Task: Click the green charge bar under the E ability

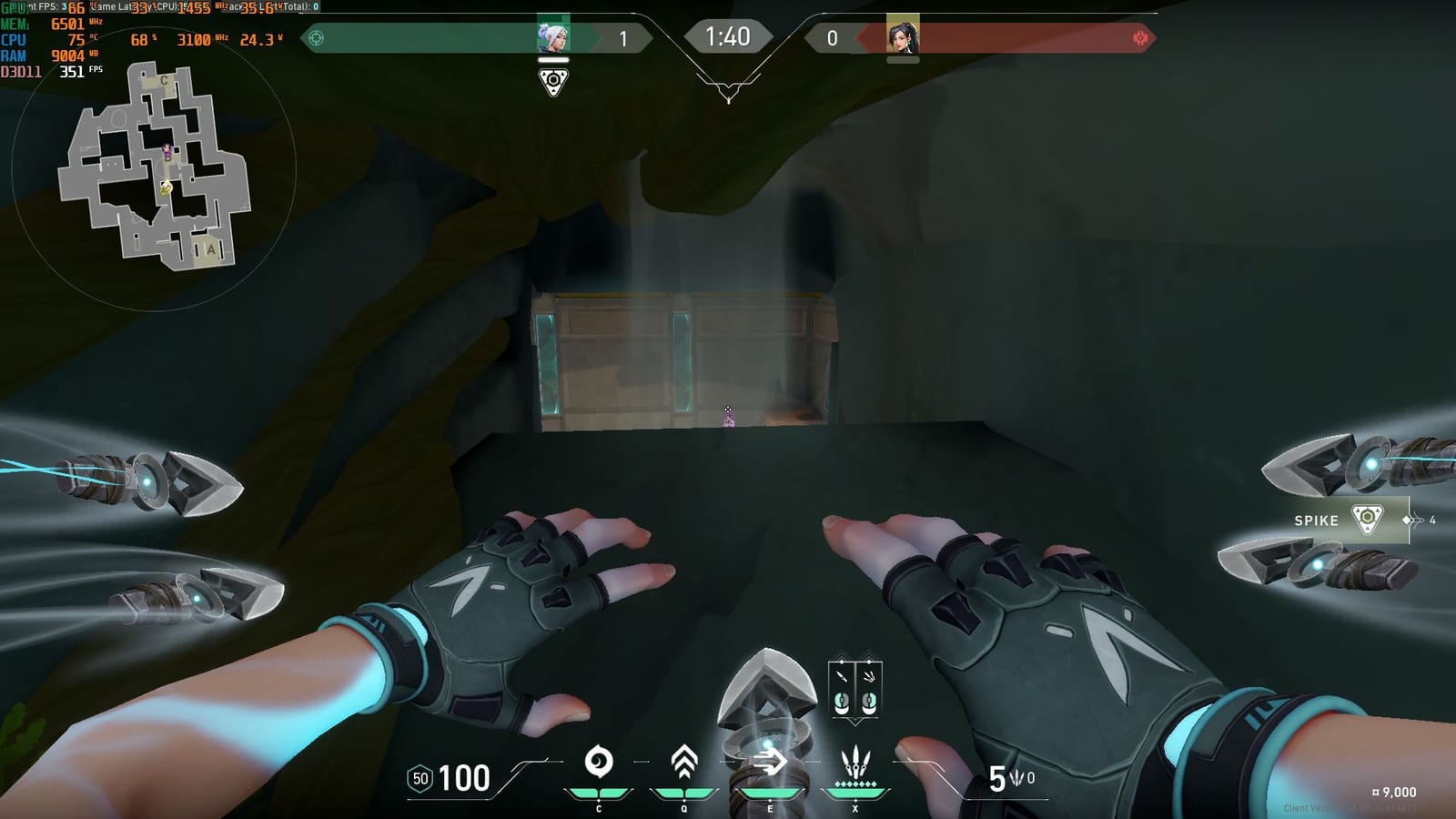Action: tap(770, 793)
